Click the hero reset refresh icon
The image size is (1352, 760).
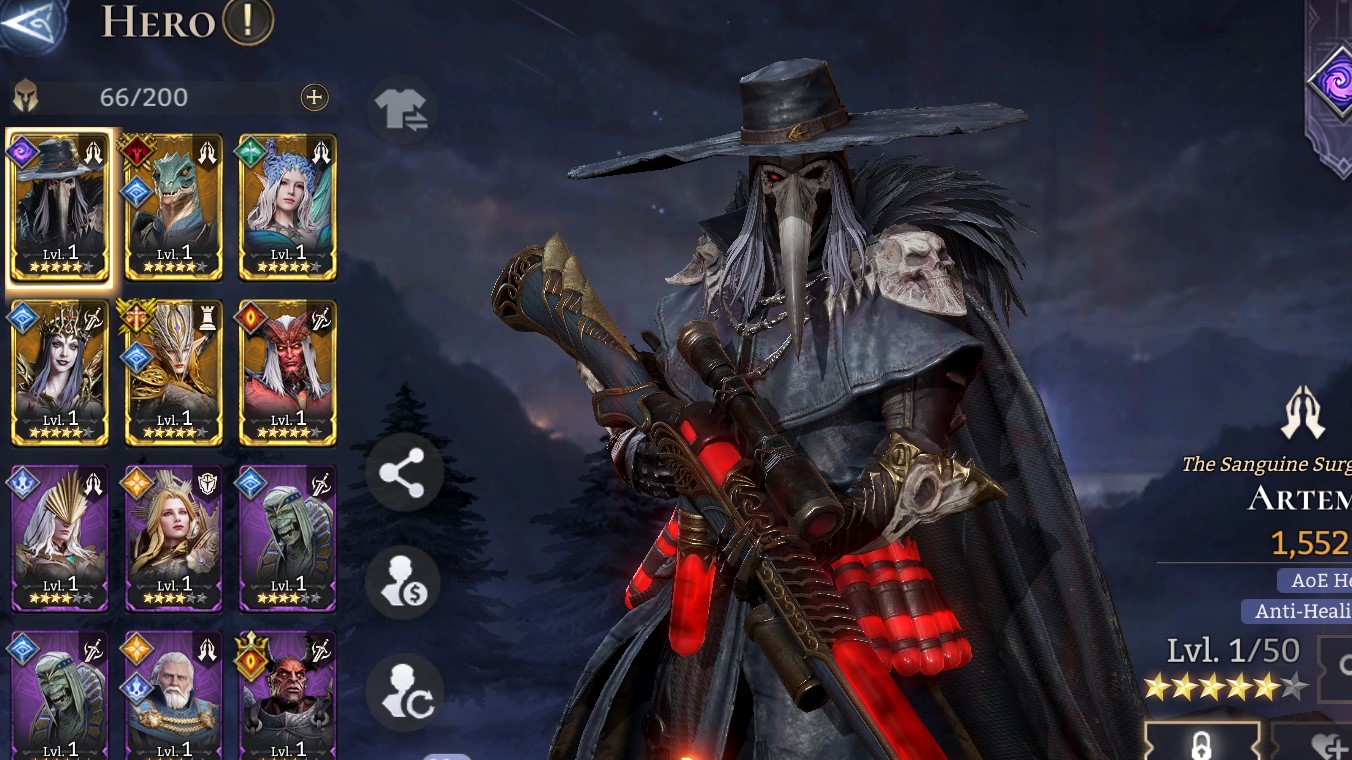tap(403, 692)
